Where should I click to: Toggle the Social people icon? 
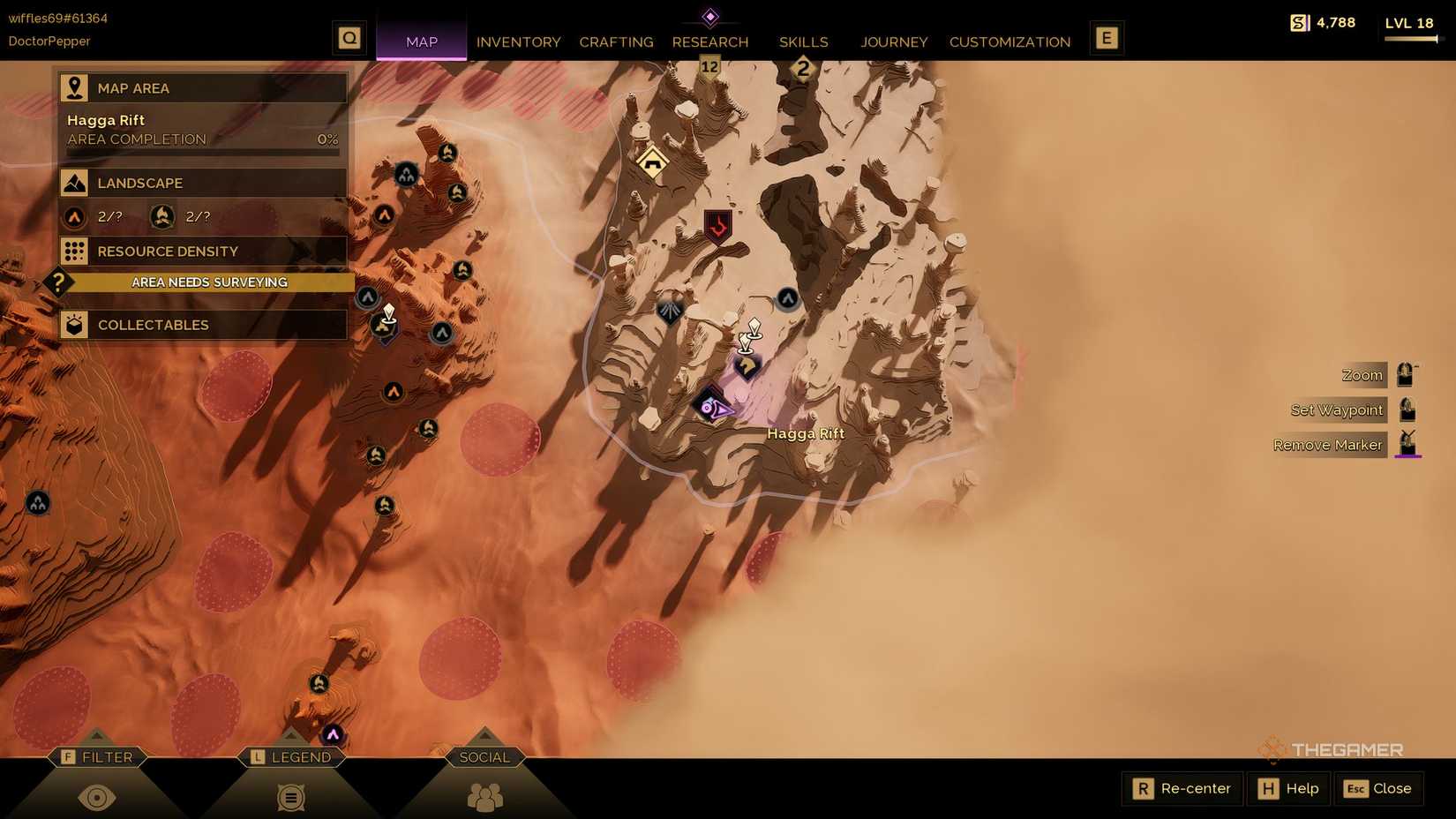point(484,797)
